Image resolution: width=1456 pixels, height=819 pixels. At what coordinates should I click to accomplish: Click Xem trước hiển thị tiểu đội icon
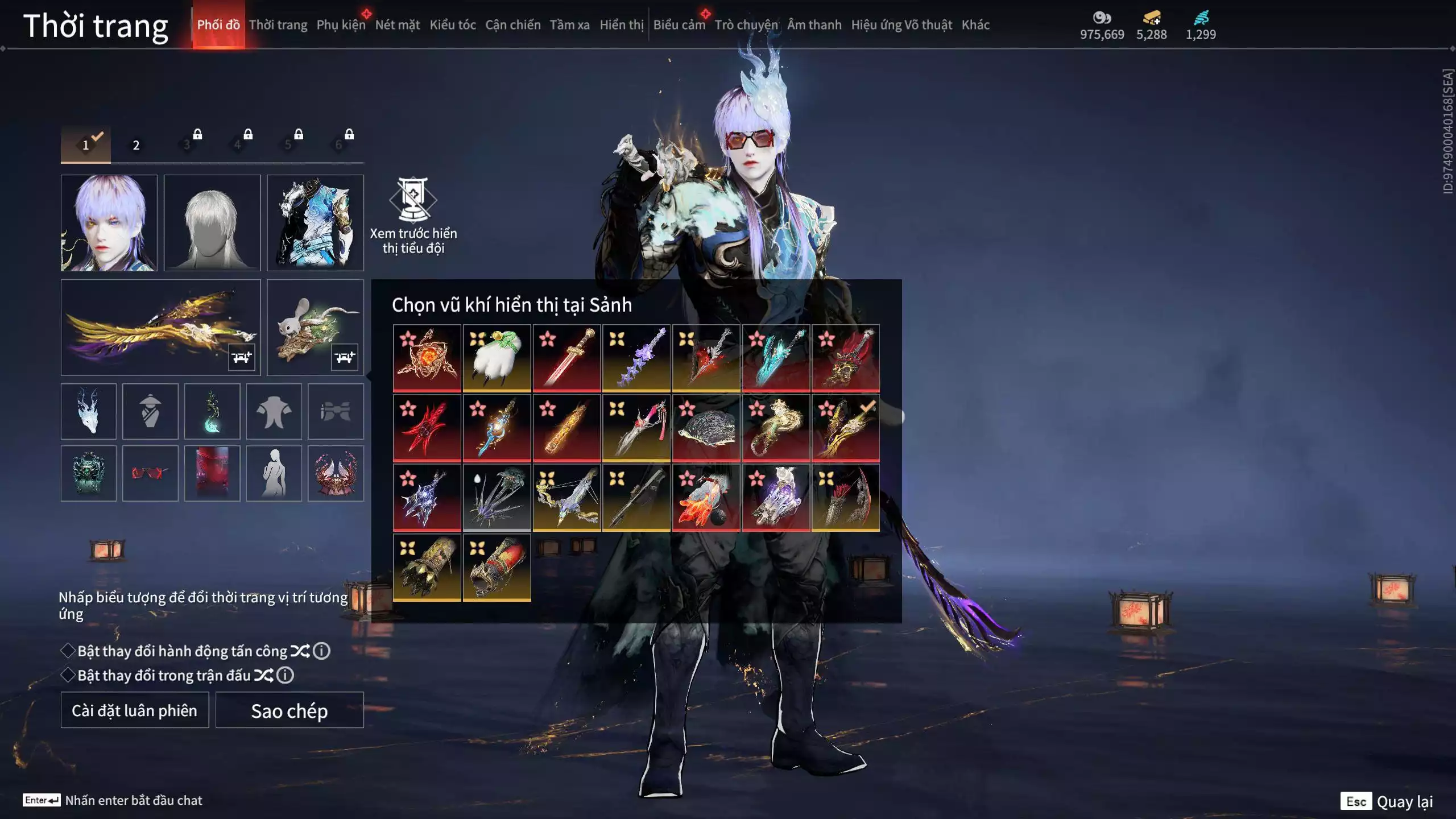click(x=413, y=200)
